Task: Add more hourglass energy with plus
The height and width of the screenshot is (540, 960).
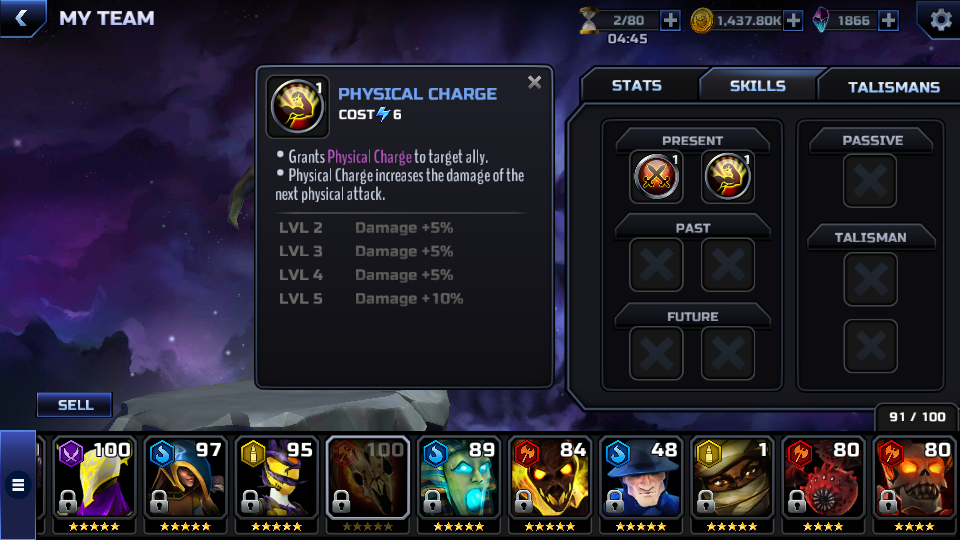Action: [670, 20]
